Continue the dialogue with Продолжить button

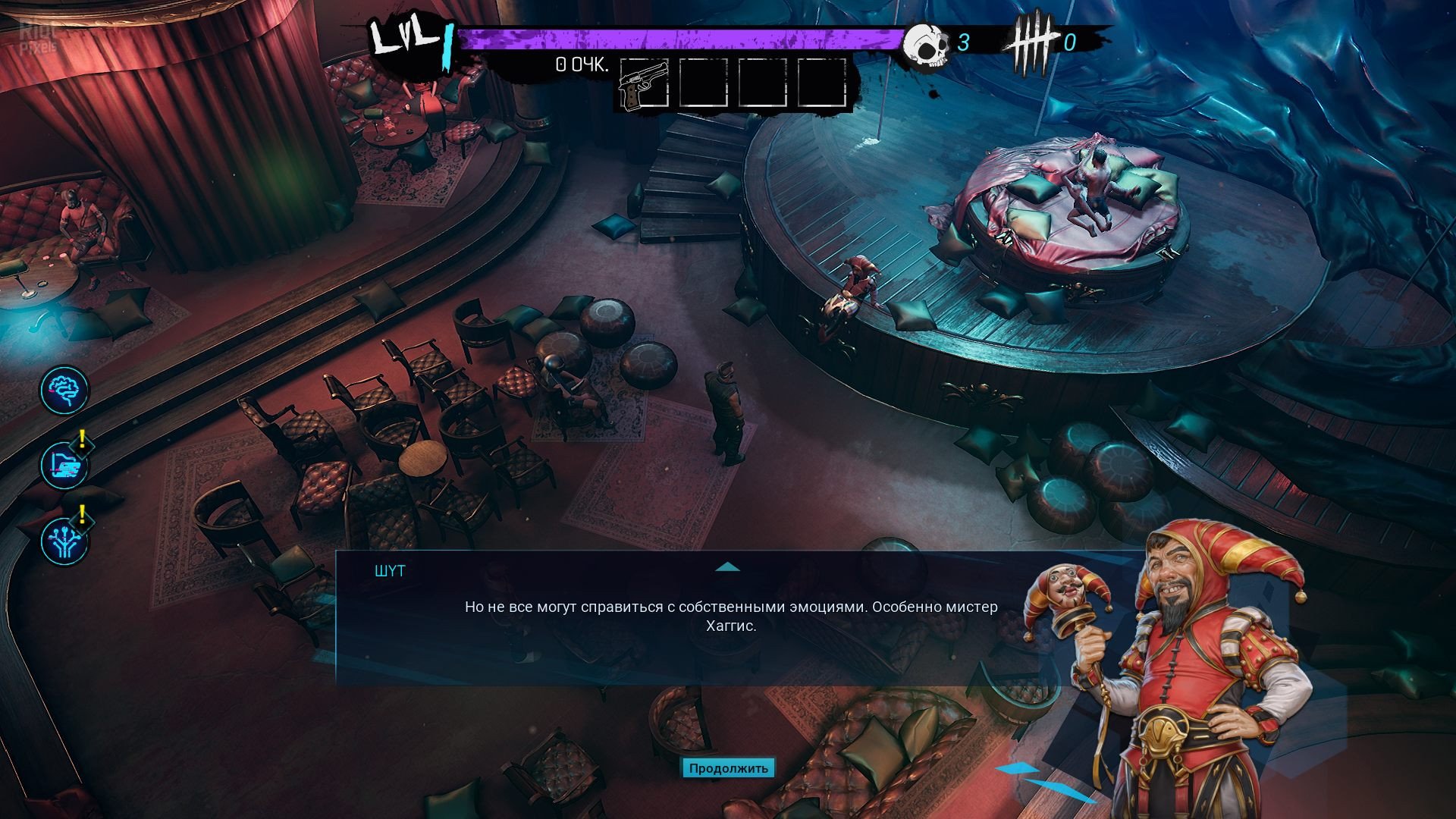tap(728, 768)
